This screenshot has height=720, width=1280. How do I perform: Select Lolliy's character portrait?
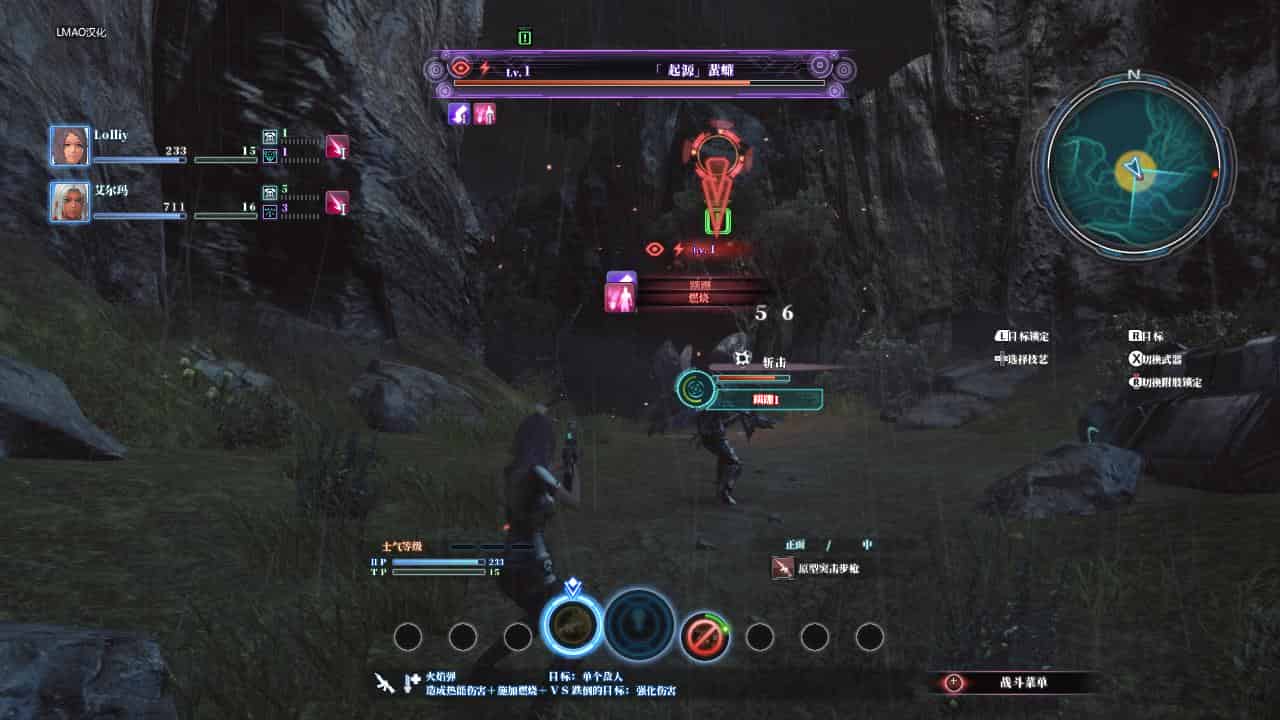(70, 146)
